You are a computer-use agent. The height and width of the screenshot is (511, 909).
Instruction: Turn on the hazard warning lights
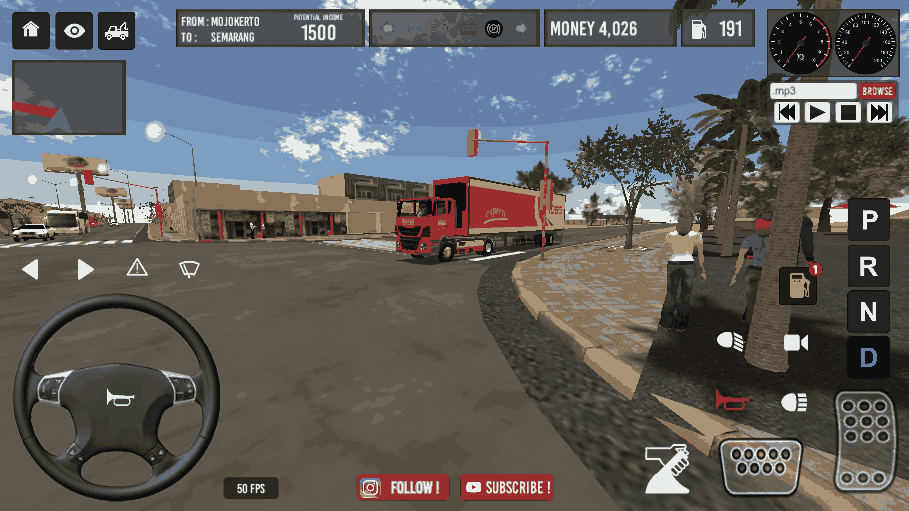click(x=137, y=268)
